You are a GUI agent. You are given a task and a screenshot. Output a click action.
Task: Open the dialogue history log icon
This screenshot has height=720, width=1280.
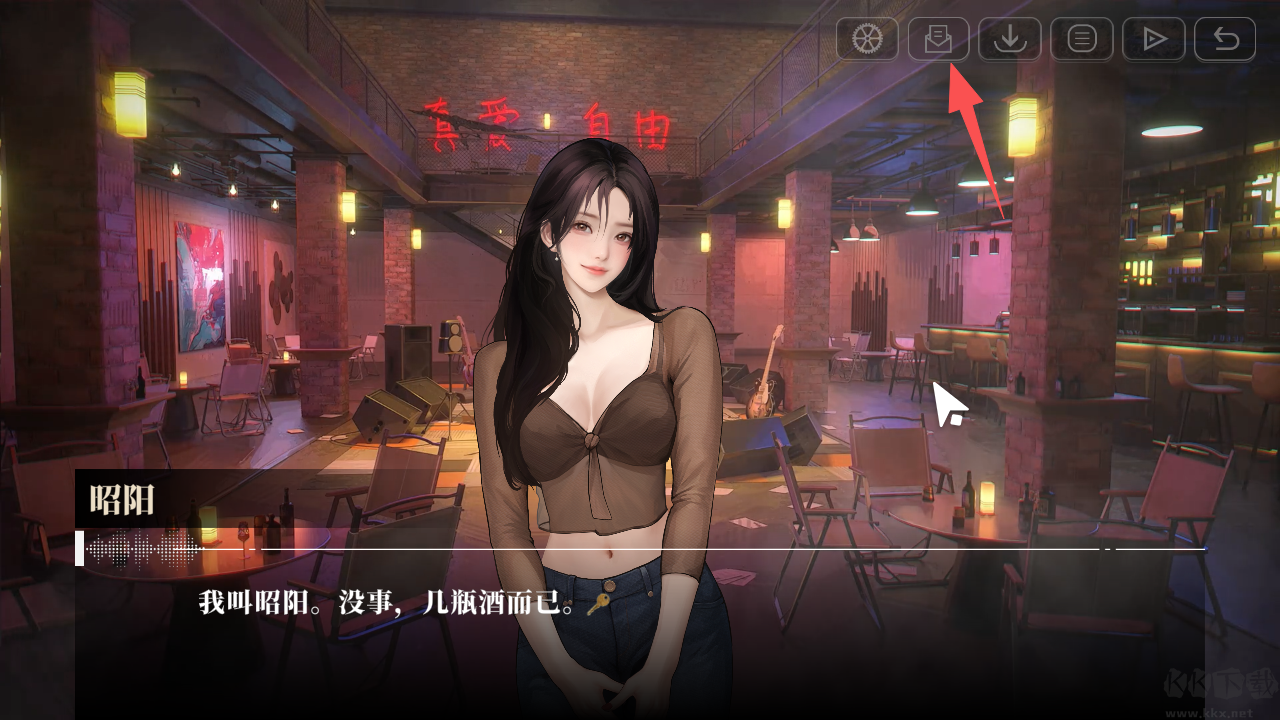[1081, 40]
